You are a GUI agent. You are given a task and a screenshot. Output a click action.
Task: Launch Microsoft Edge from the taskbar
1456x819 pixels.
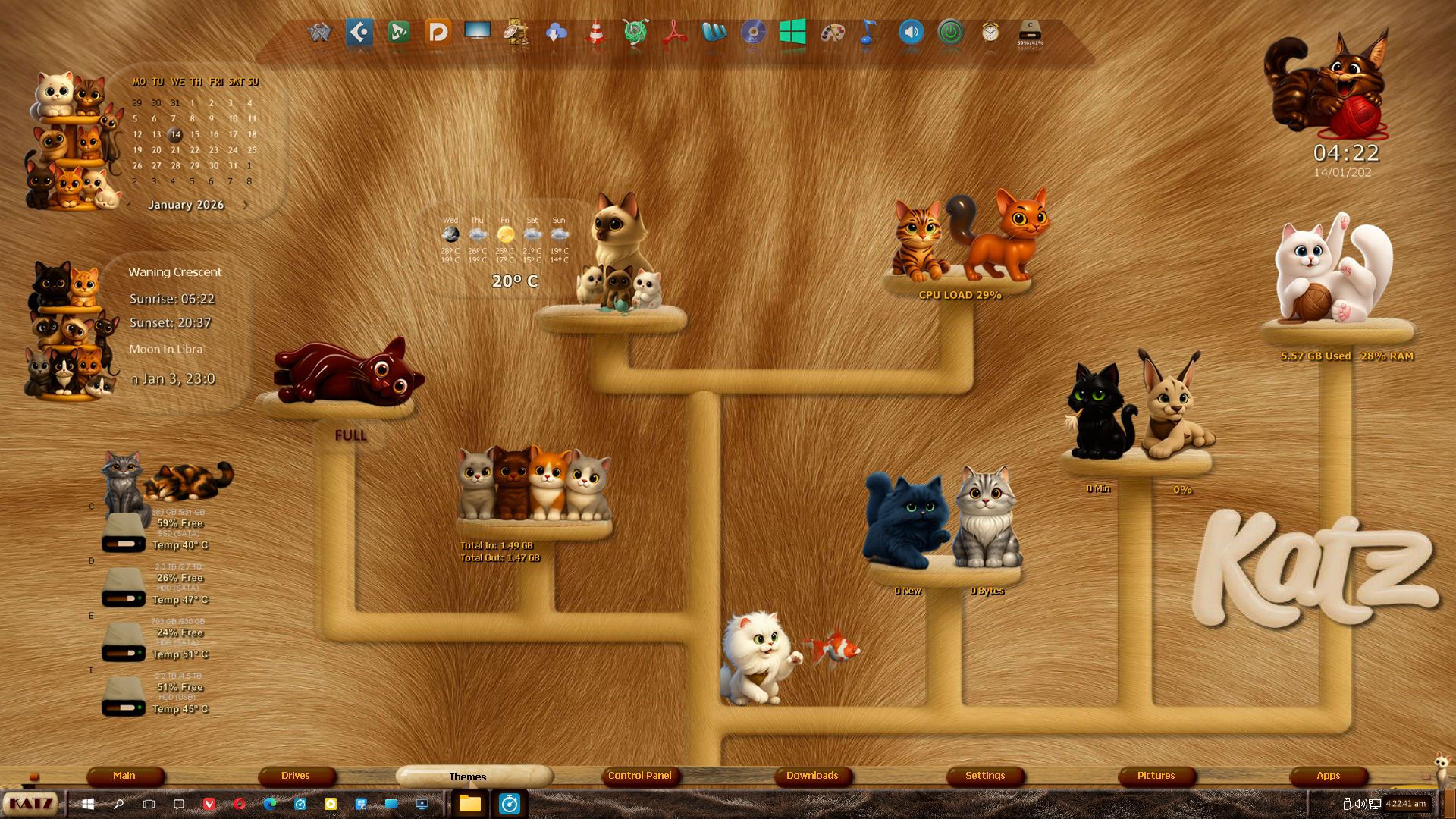click(x=270, y=804)
